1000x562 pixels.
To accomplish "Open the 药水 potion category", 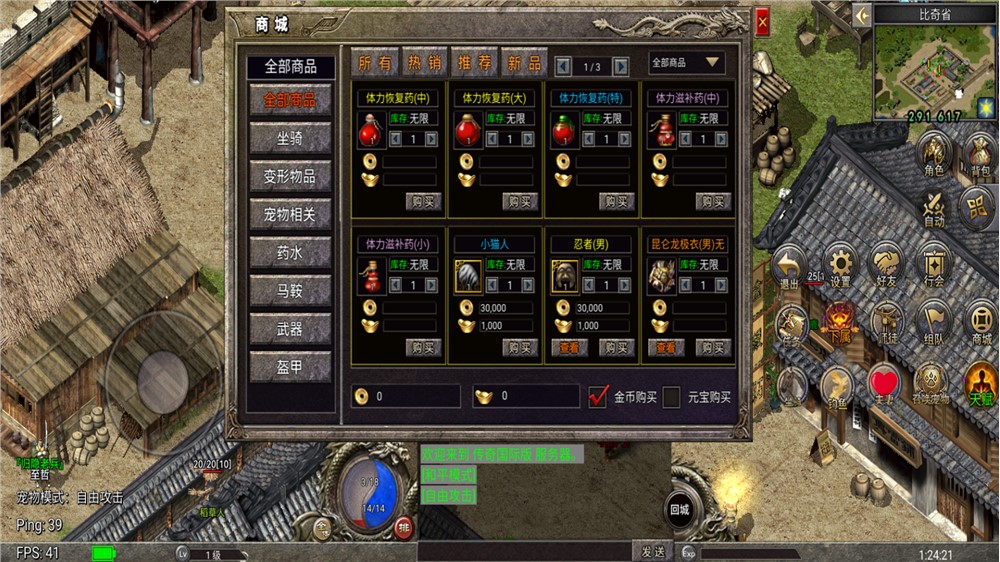I will pyautogui.click(x=290, y=253).
